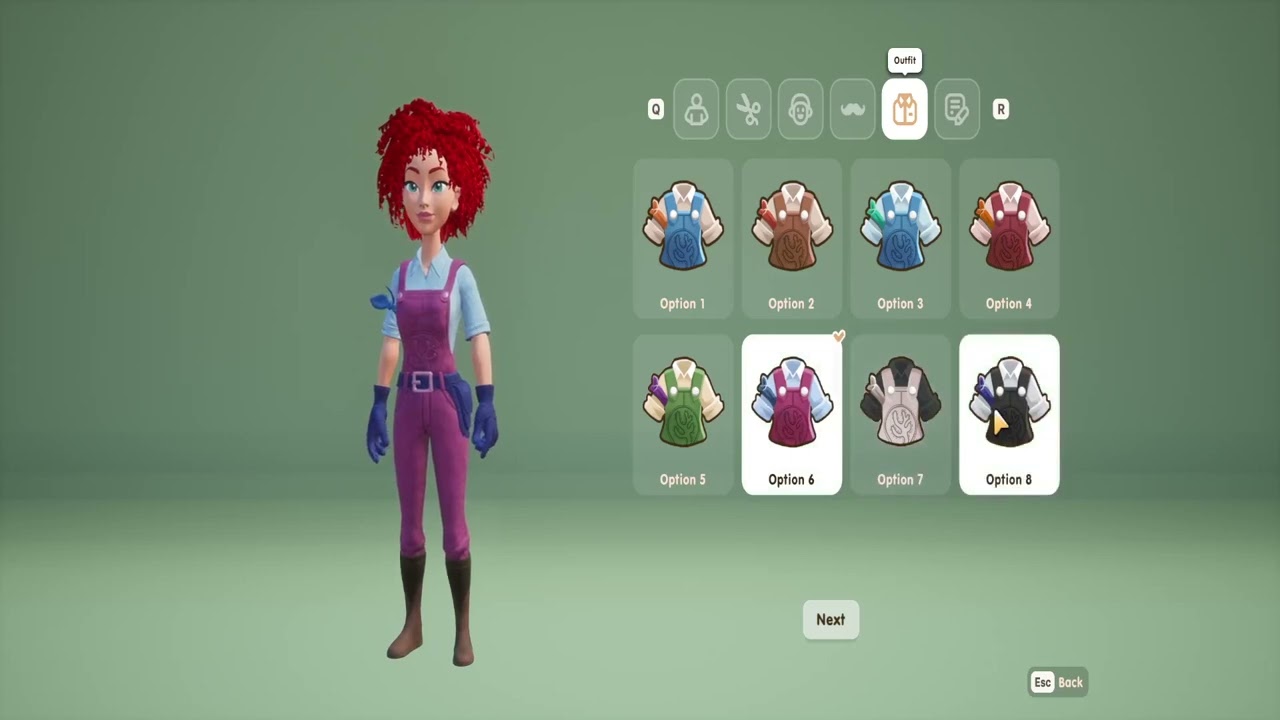Select the red overalls Option 4
The width and height of the screenshot is (1280, 720).
tap(1008, 238)
